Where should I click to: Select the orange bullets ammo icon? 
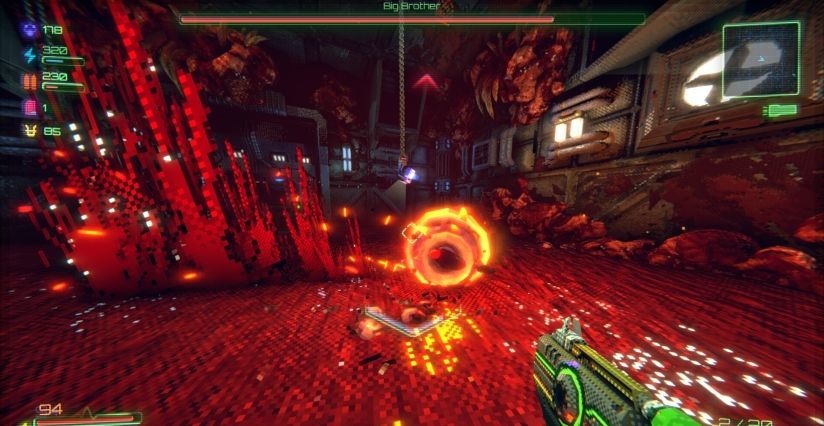28,80
